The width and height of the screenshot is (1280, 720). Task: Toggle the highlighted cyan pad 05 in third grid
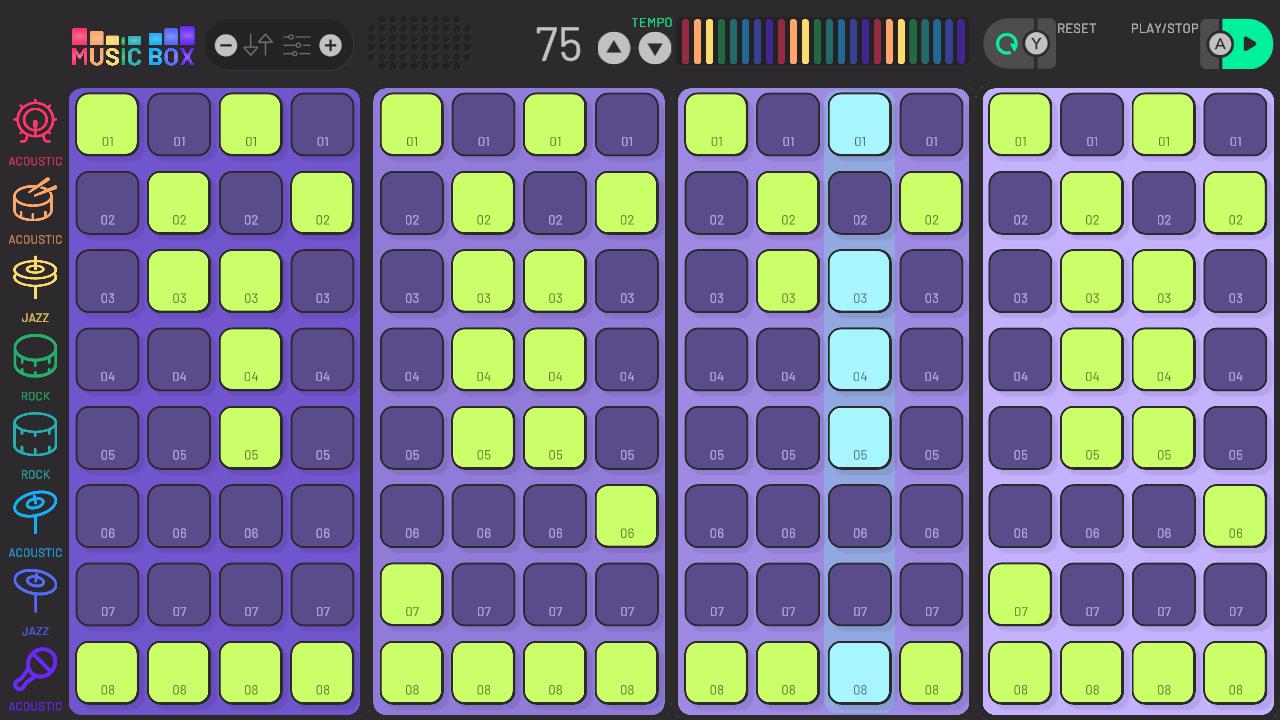pos(859,437)
